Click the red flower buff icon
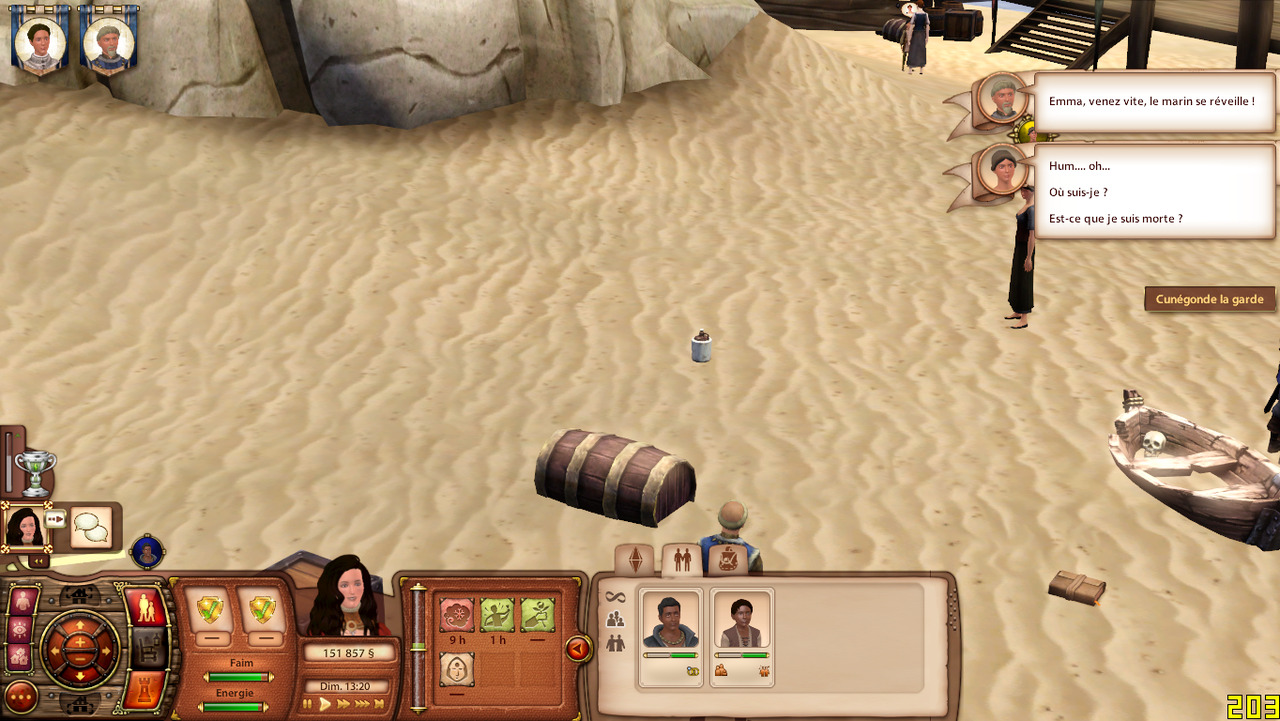Image resolution: width=1280 pixels, height=721 pixels. pos(458,614)
